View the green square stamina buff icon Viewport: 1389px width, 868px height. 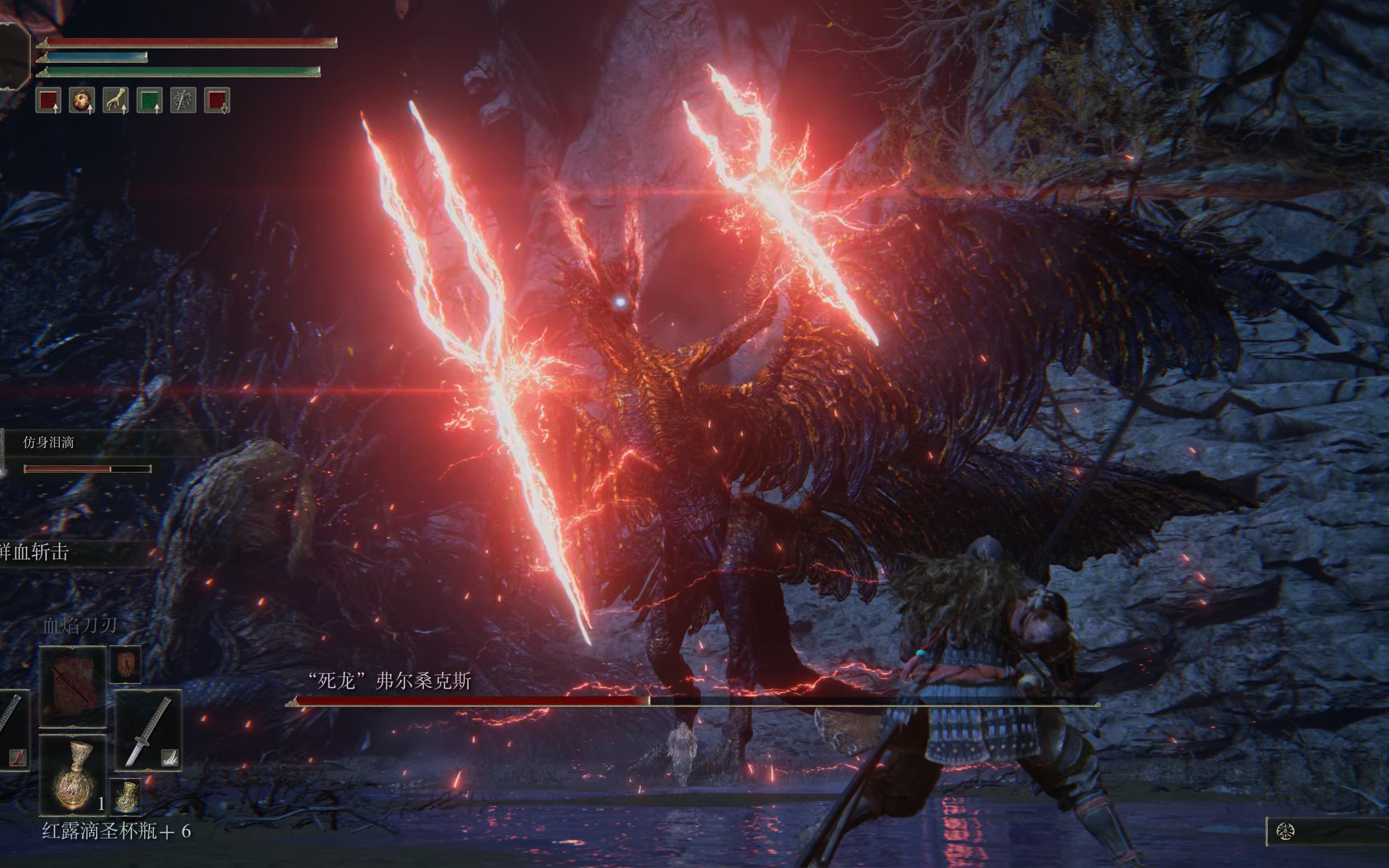click(149, 100)
